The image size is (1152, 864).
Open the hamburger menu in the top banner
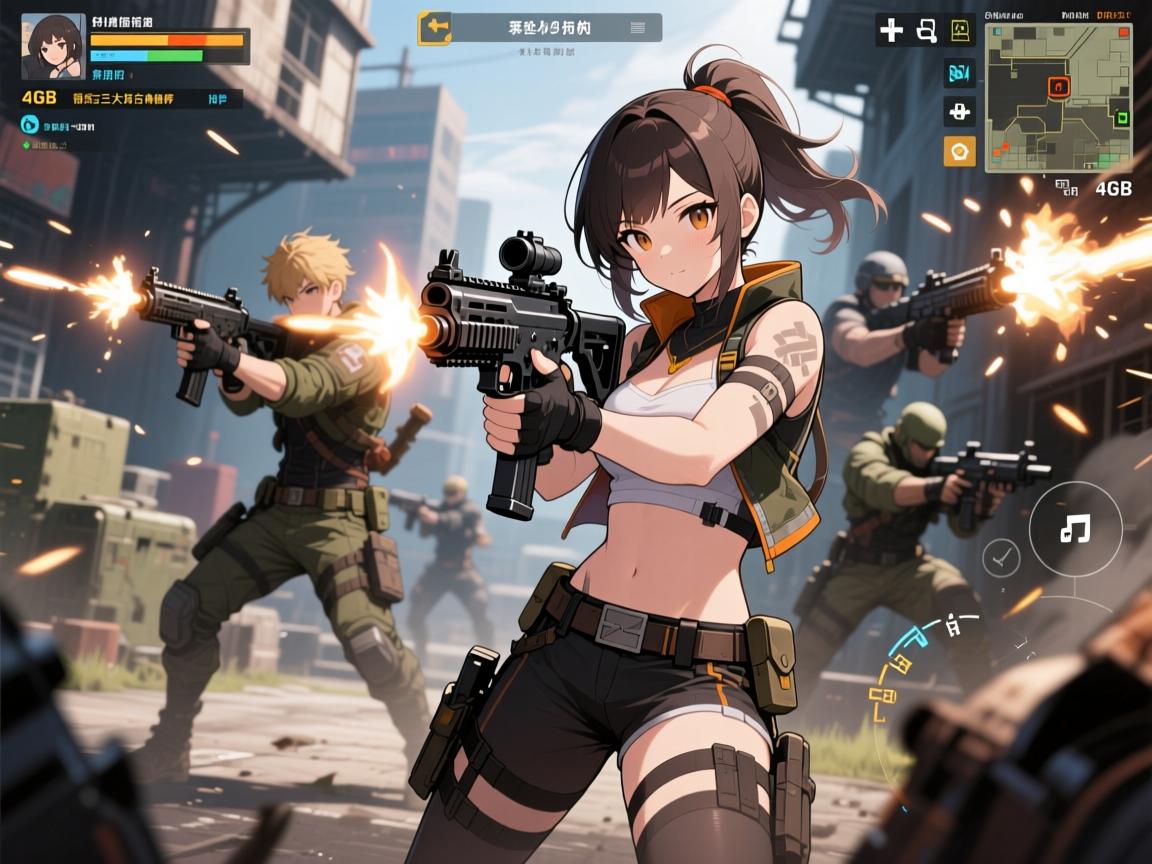click(637, 28)
